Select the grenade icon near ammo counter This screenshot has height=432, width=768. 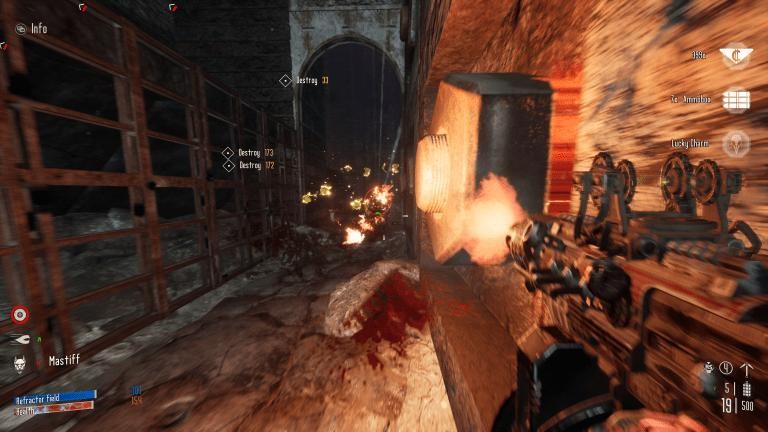click(708, 368)
